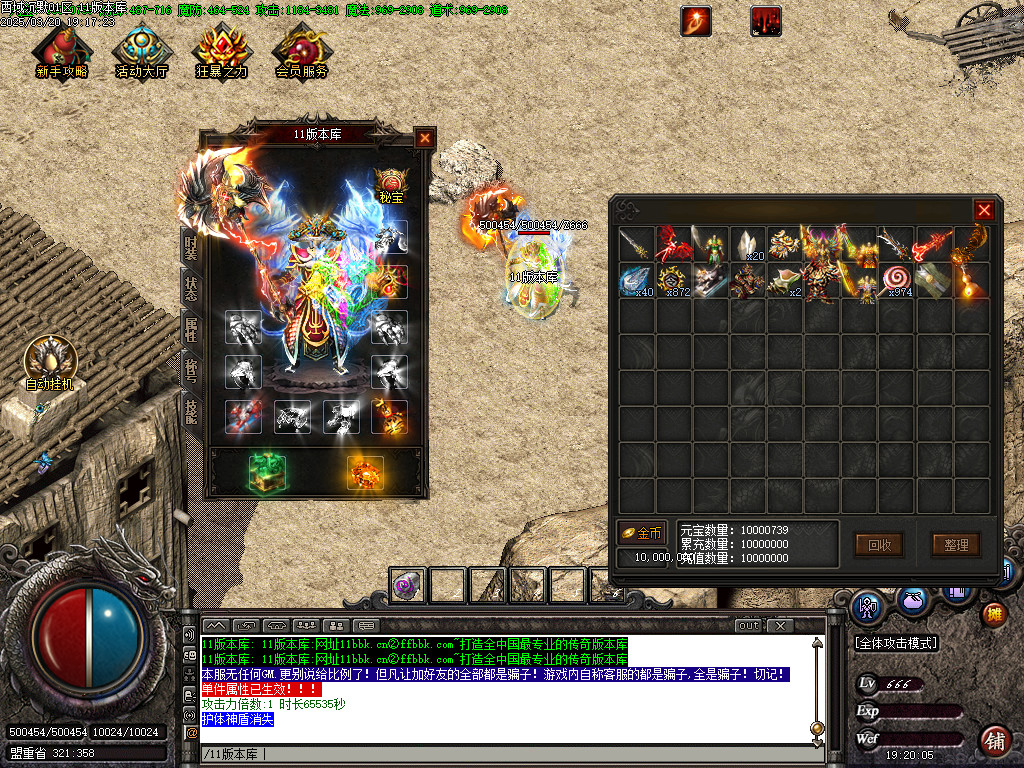
Task: Toggle the 全体攻击模式 attack mode label
Action: [895, 642]
